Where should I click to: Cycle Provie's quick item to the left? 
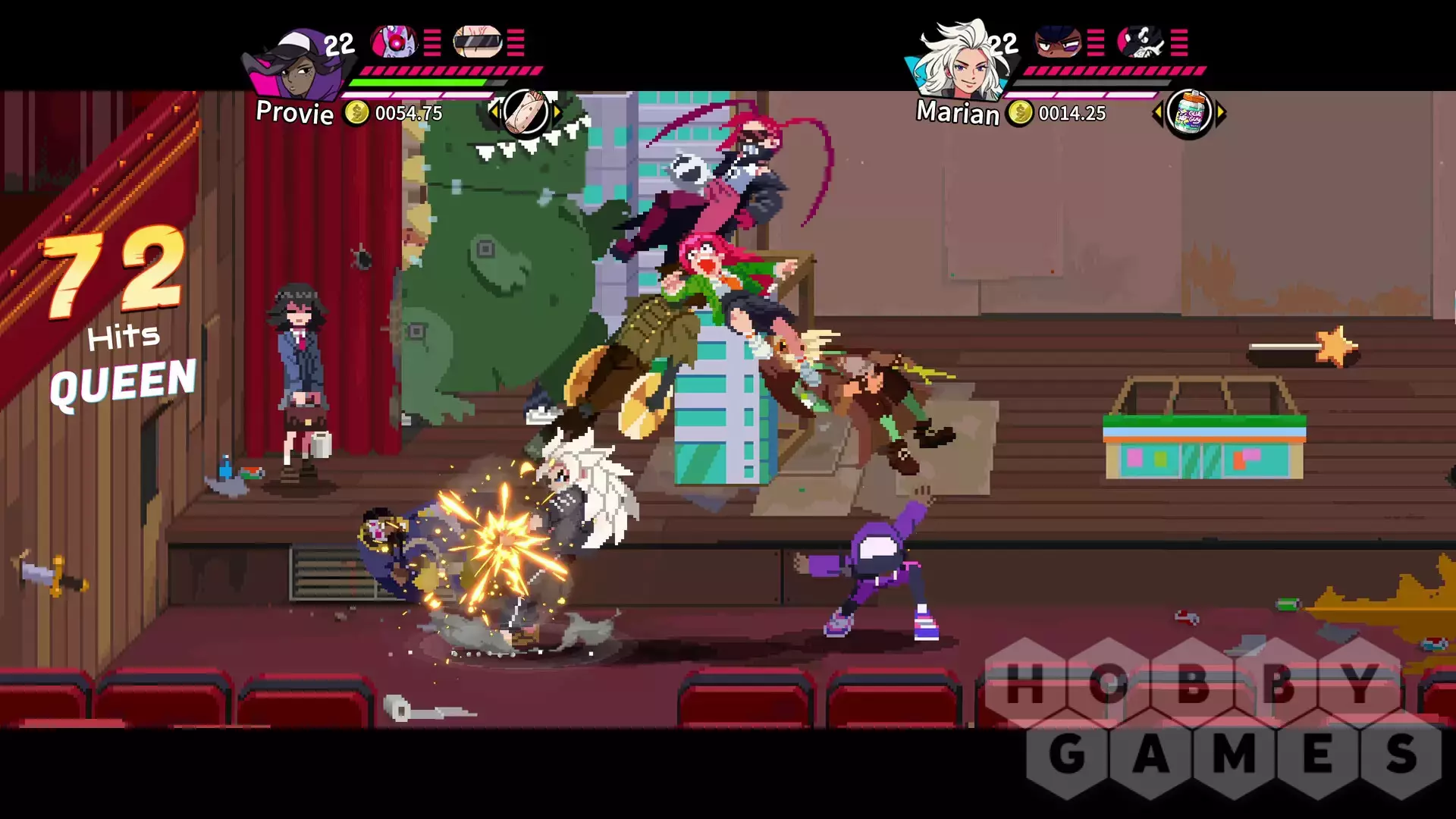pos(494,113)
